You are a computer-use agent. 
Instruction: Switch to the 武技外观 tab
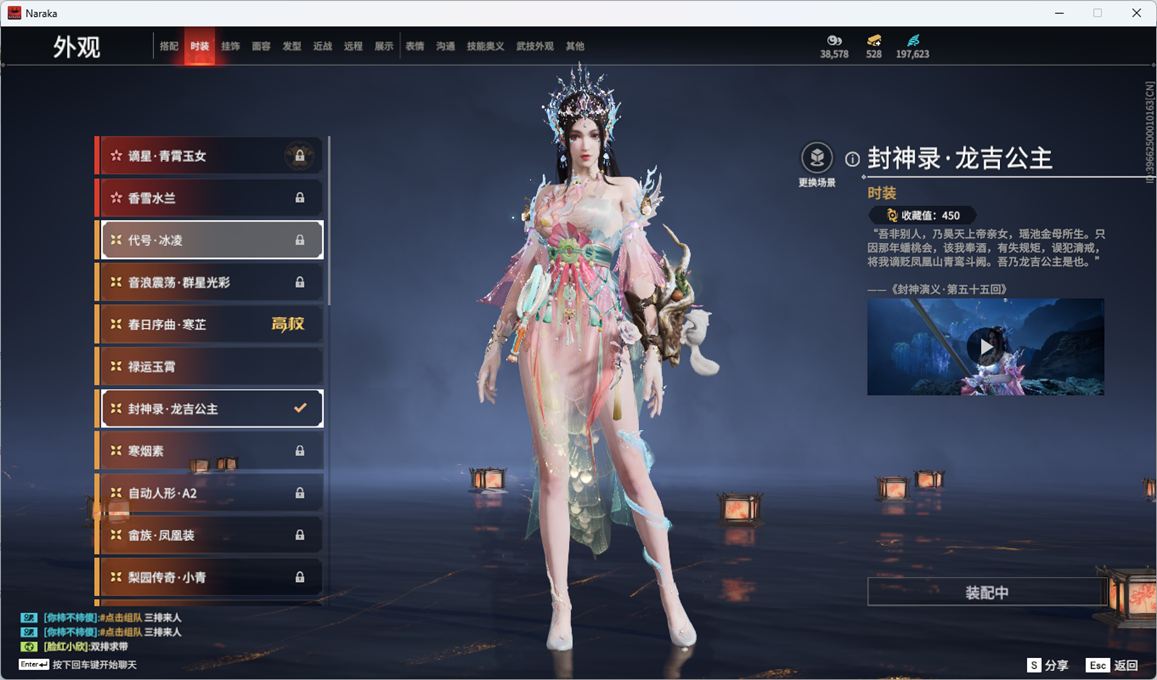pyautogui.click(x=534, y=46)
